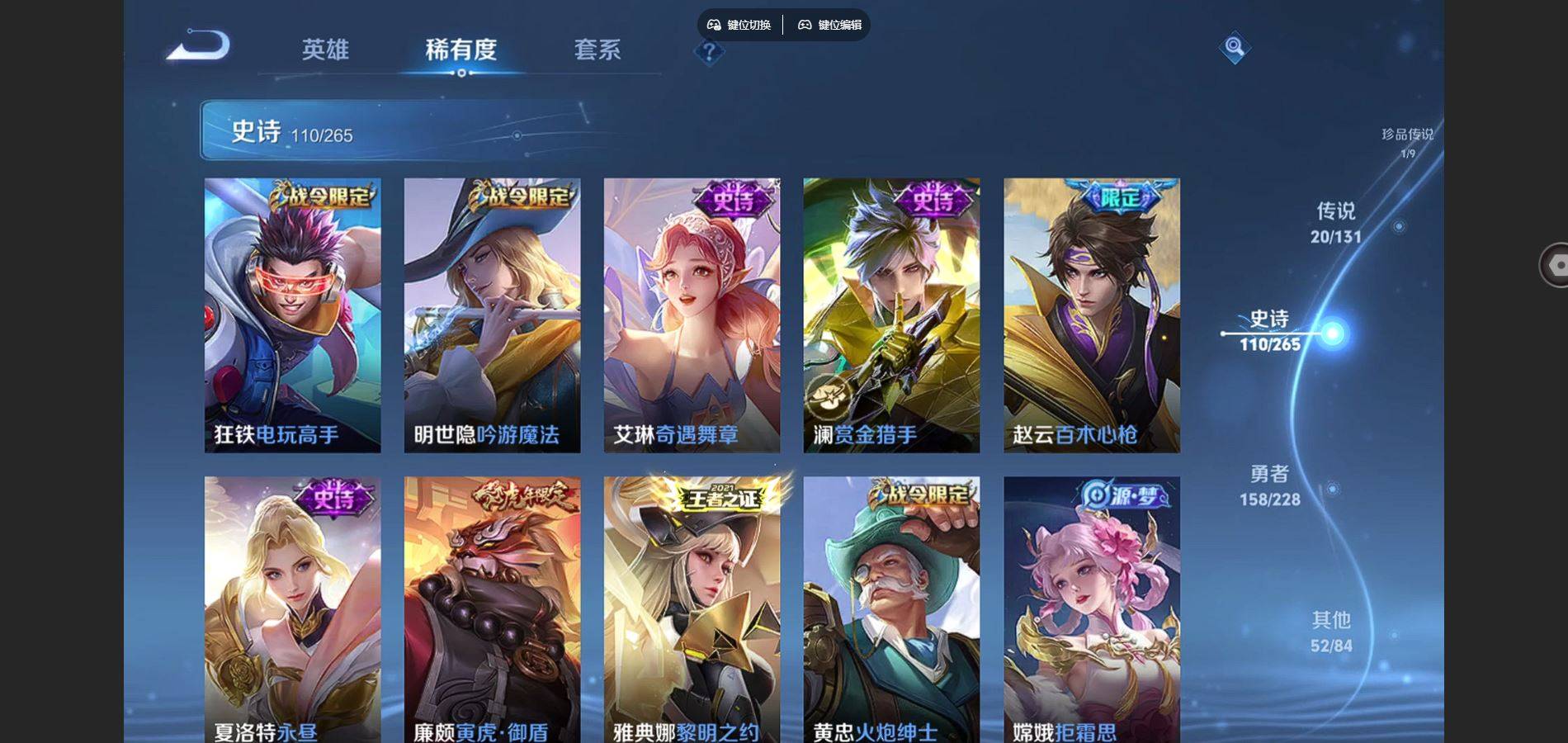
Task: Switch to the 英雄 tab
Action: pyautogui.click(x=325, y=50)
